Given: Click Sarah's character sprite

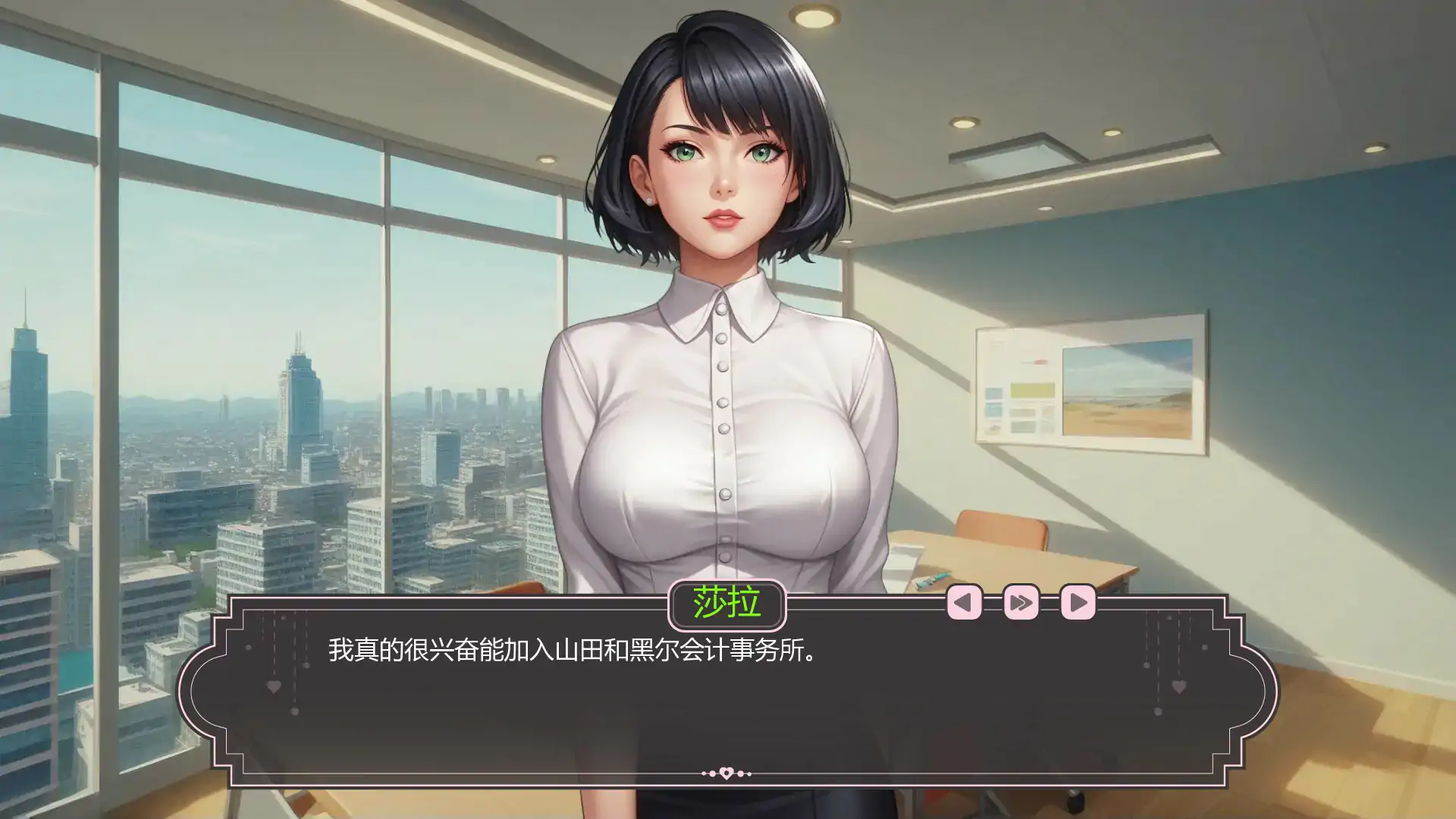Looking at the screenshot, I should [720, 303].
